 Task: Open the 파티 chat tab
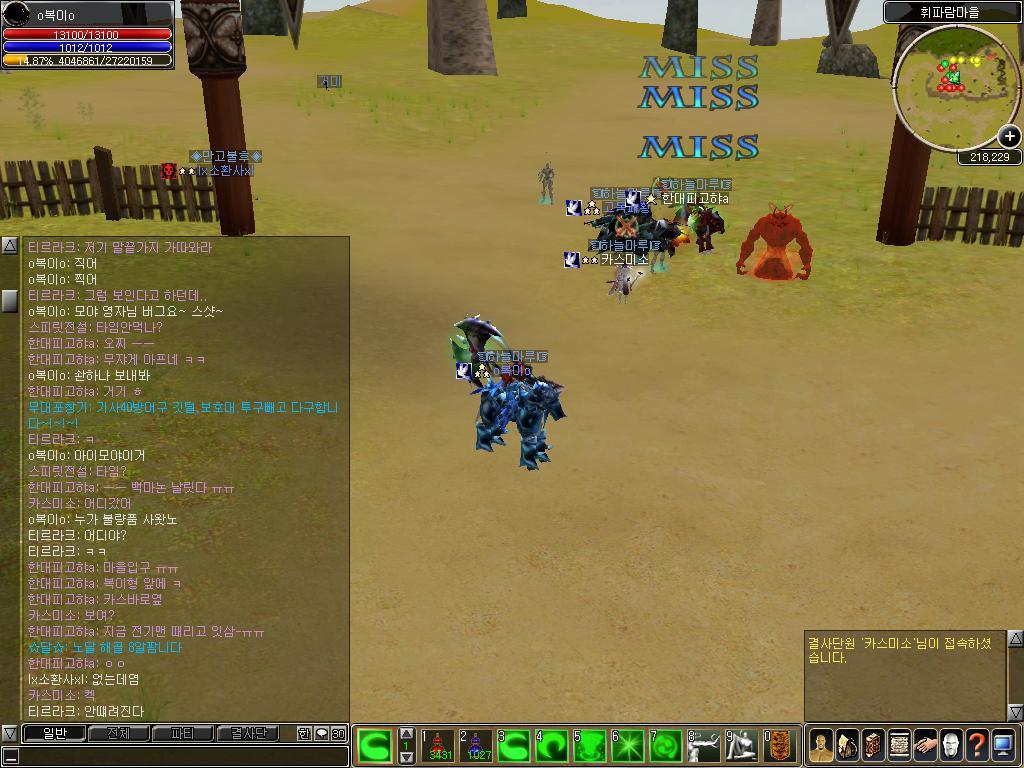tap(182, 734)
